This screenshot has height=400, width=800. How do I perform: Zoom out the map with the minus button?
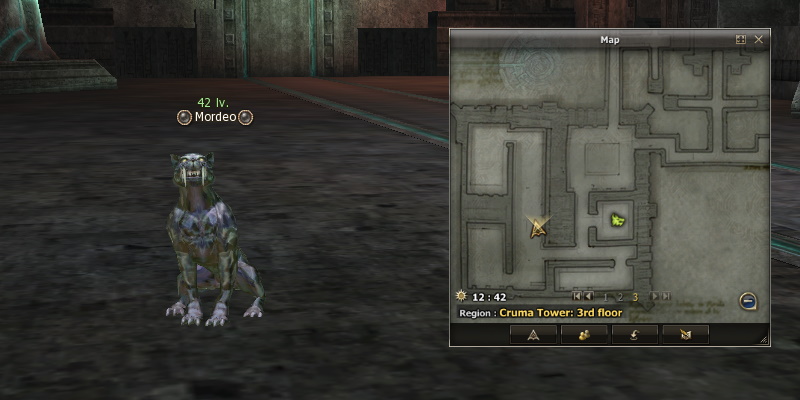click(747, 300)
